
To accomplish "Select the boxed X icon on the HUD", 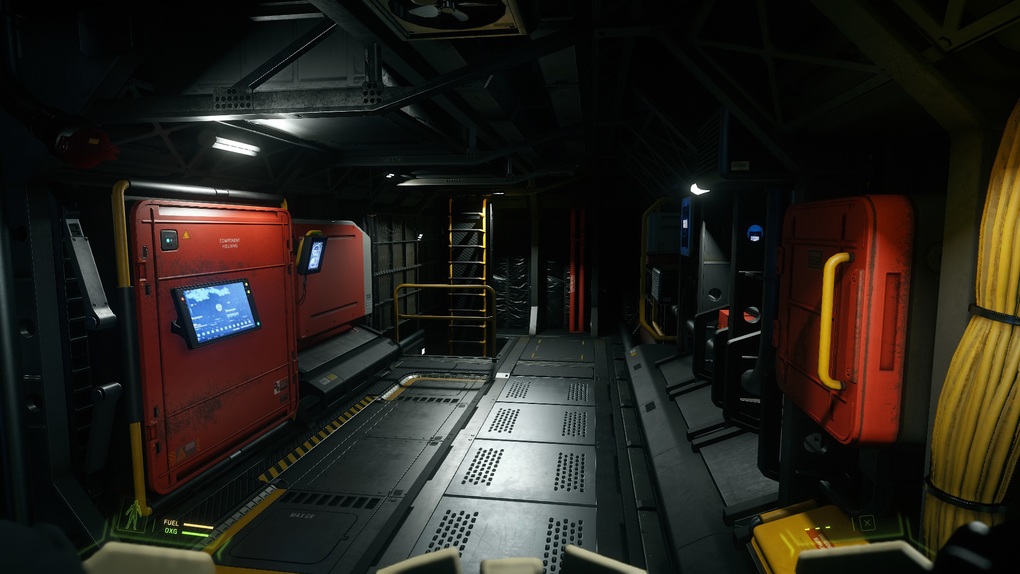I will pyautogui.click(x=867, y=522).
